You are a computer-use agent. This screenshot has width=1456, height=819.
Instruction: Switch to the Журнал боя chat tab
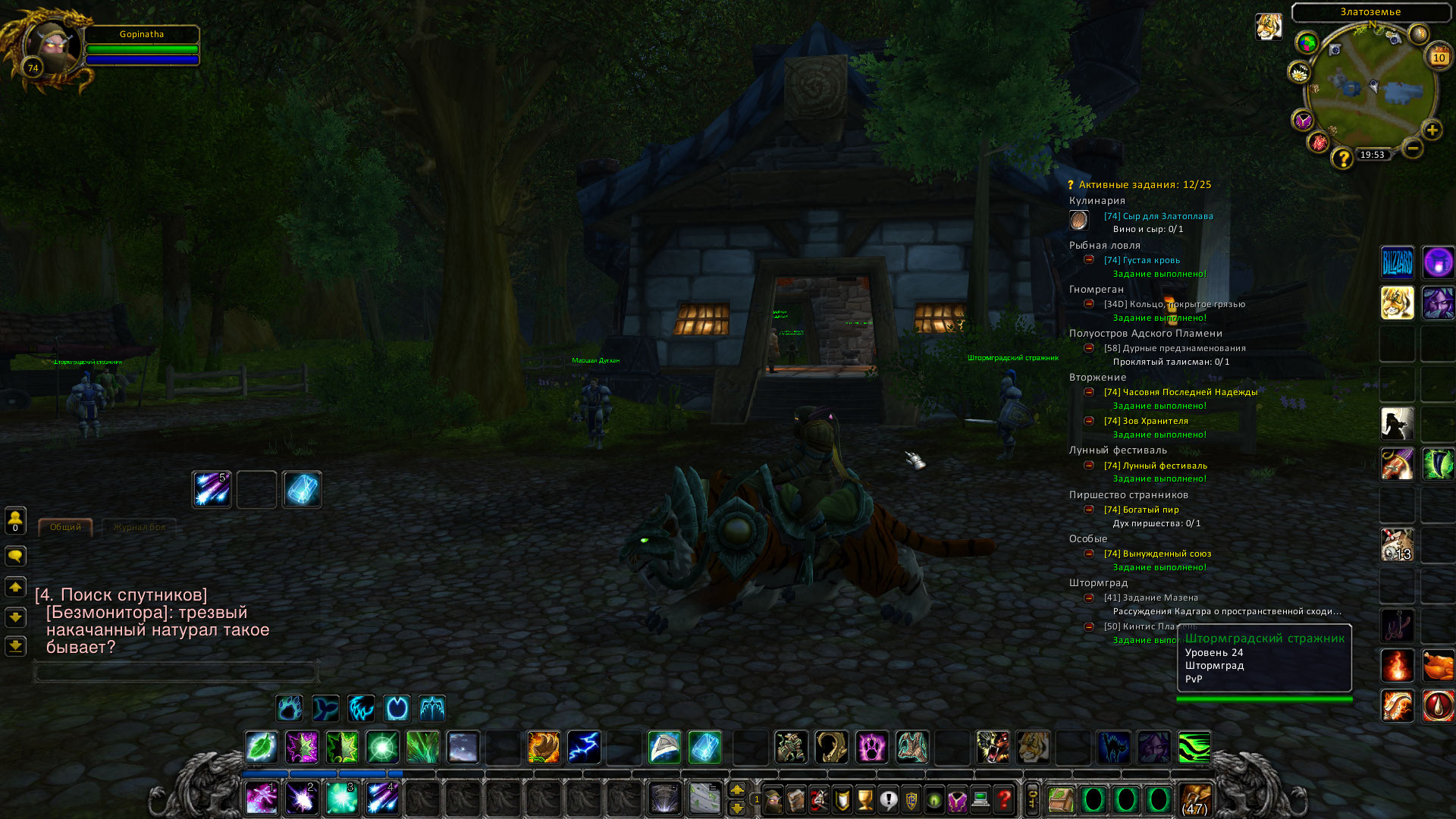coord(140,528)
